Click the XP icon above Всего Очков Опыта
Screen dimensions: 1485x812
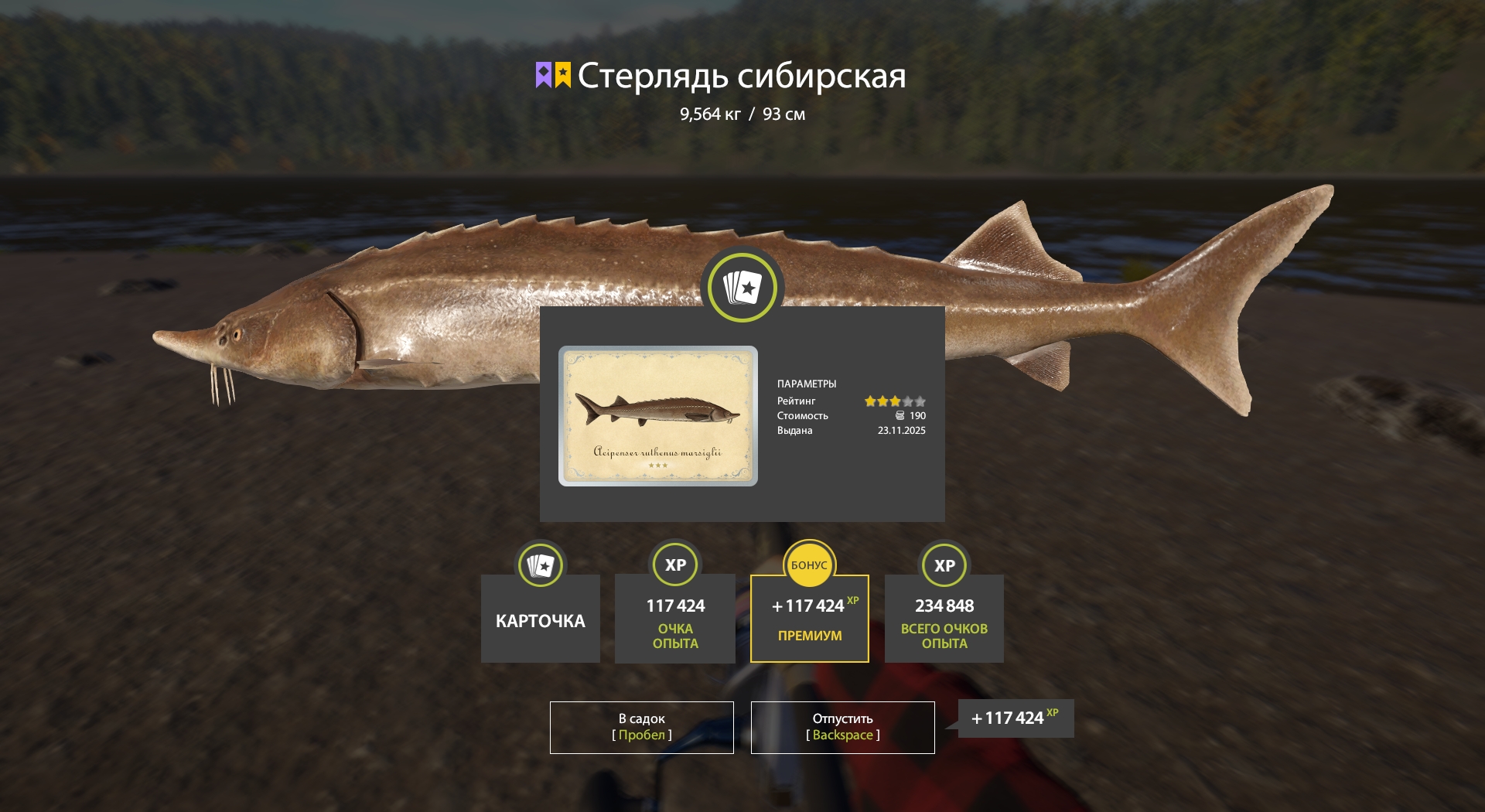[x=943, y=565]
